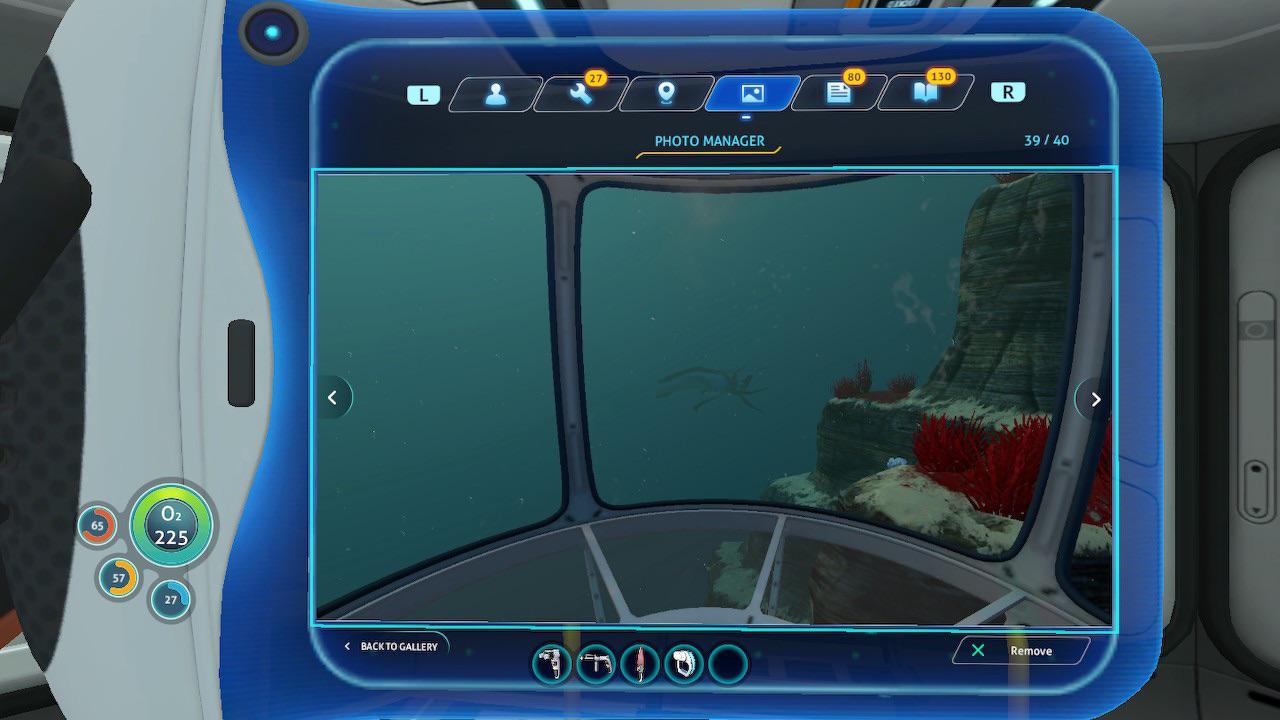Click the orange food gauge showing 65
Image resolution: width=1280 pixels, height=720 pixels.
click(97, 525)
